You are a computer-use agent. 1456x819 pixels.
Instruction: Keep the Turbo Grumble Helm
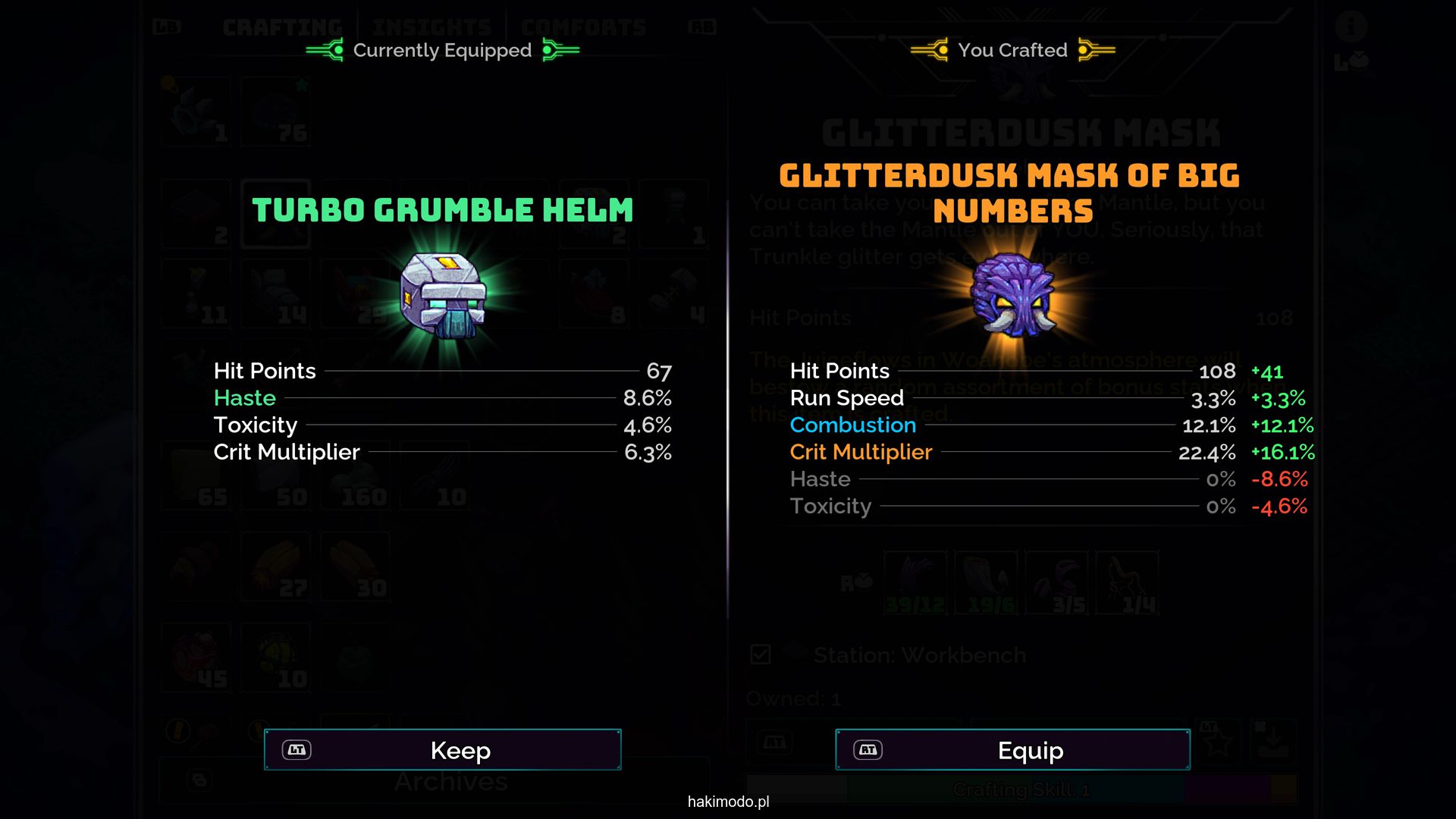point(443,750)
